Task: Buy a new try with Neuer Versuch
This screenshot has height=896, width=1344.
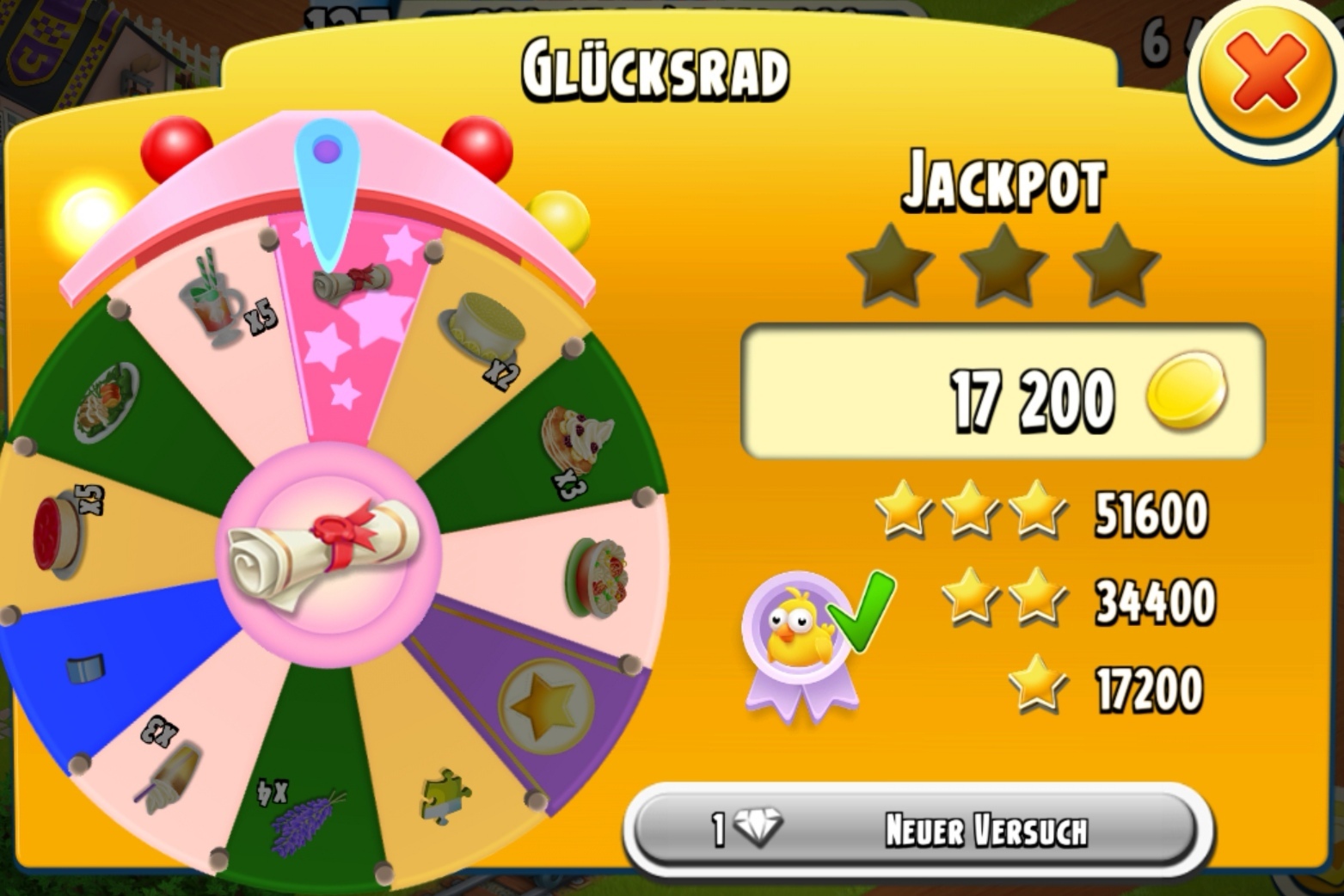Action: [917, 830]
